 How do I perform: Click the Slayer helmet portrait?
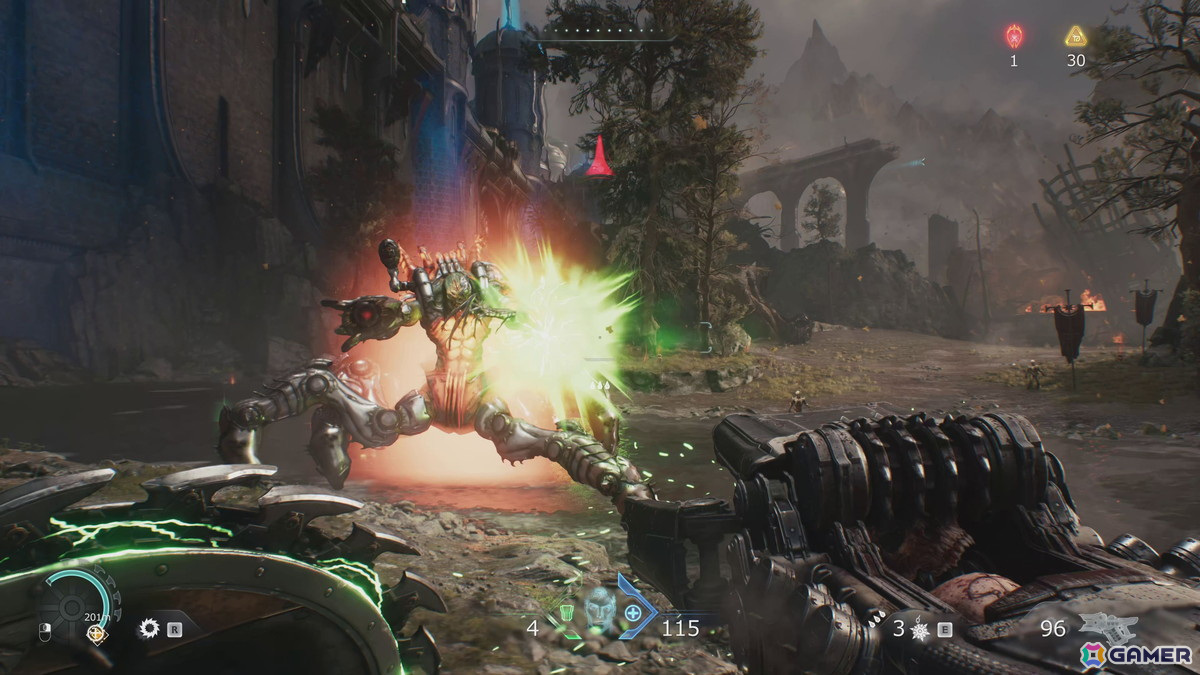pyautogui.click(x=599, y=608)
